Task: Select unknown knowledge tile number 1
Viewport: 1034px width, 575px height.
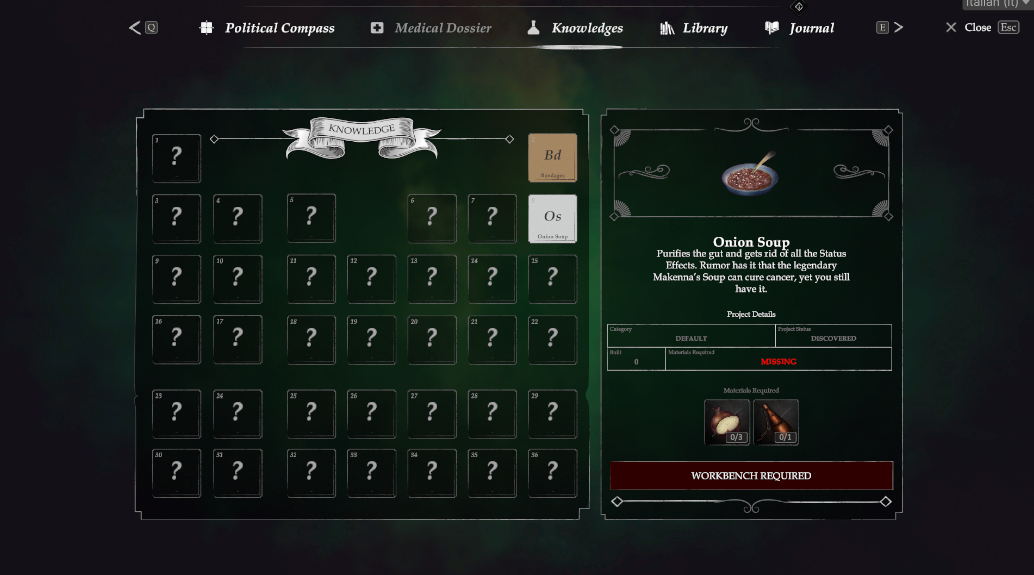Action: coord(176,158)
